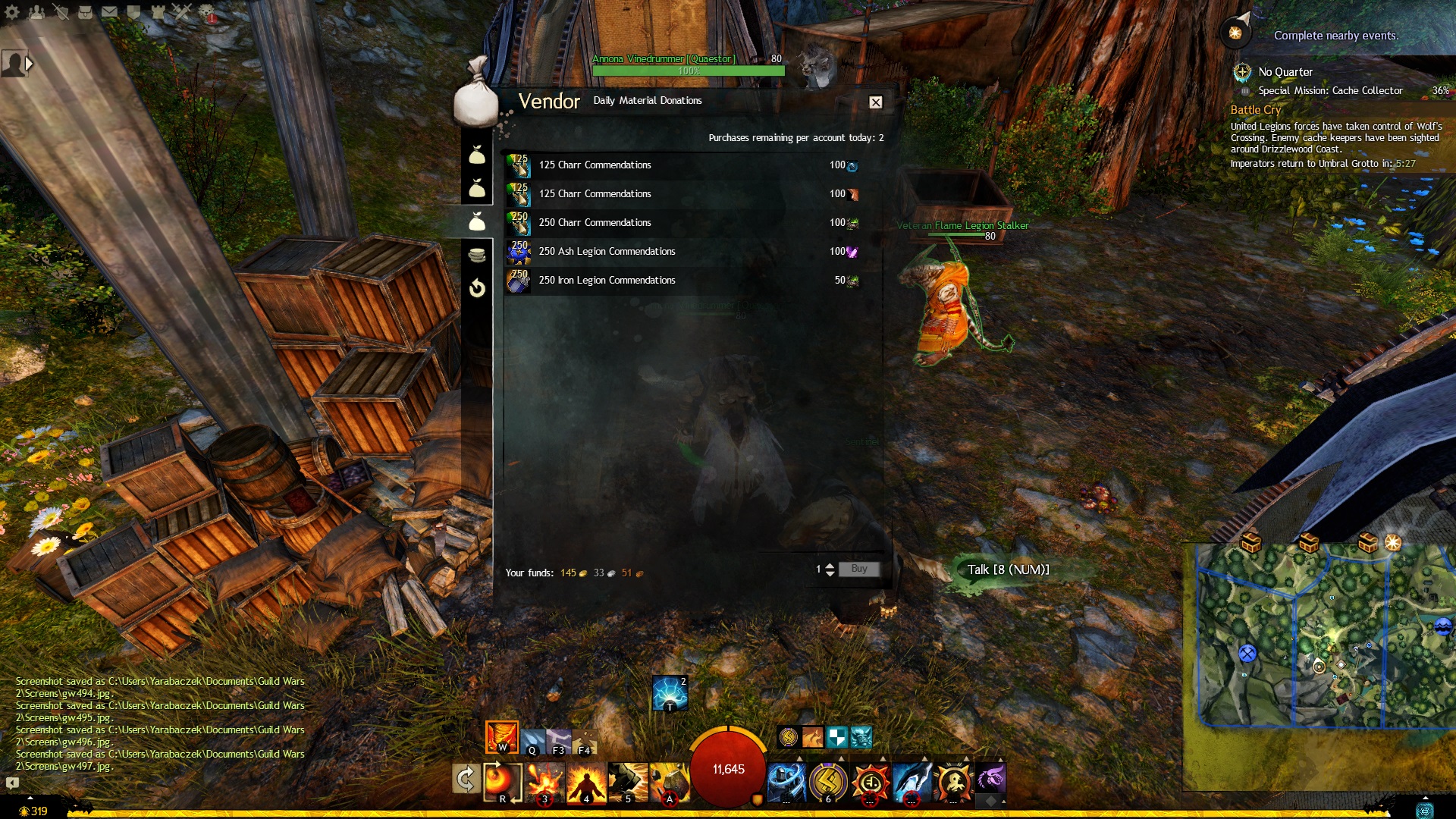Open the Hero panel helmet-and-sword icon
Viewport: 1456px width, 819px height.
coord(61,12)
